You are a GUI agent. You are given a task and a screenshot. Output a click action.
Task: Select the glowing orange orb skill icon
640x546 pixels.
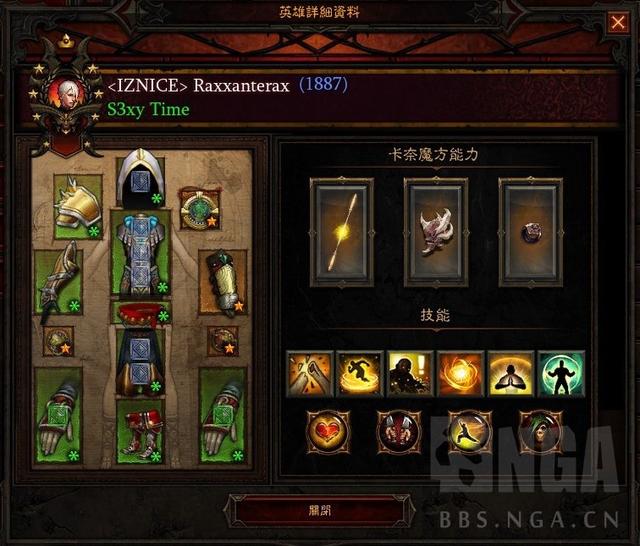(x=460, y=373)
